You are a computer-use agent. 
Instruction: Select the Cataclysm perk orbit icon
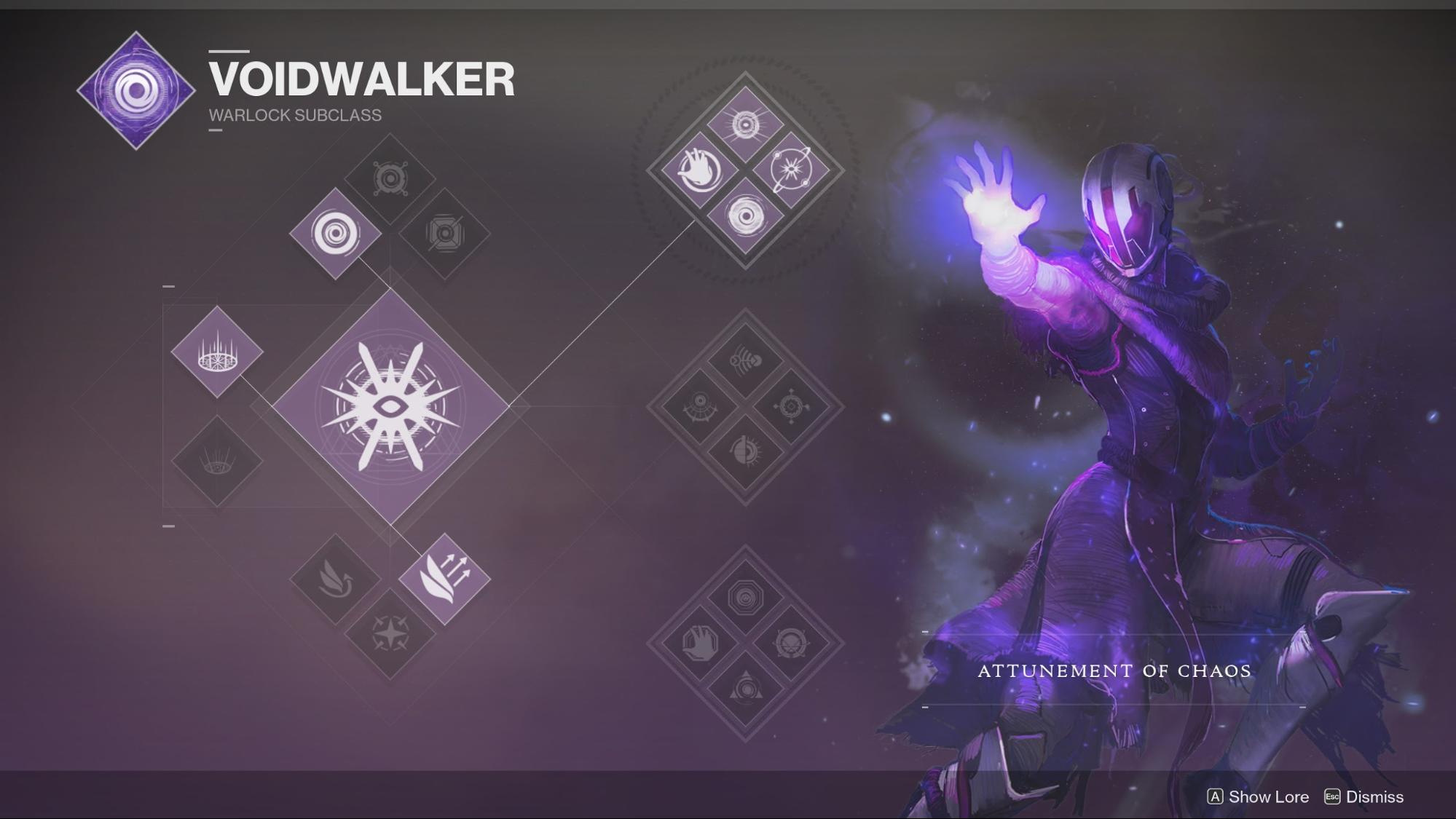[792, 169]
